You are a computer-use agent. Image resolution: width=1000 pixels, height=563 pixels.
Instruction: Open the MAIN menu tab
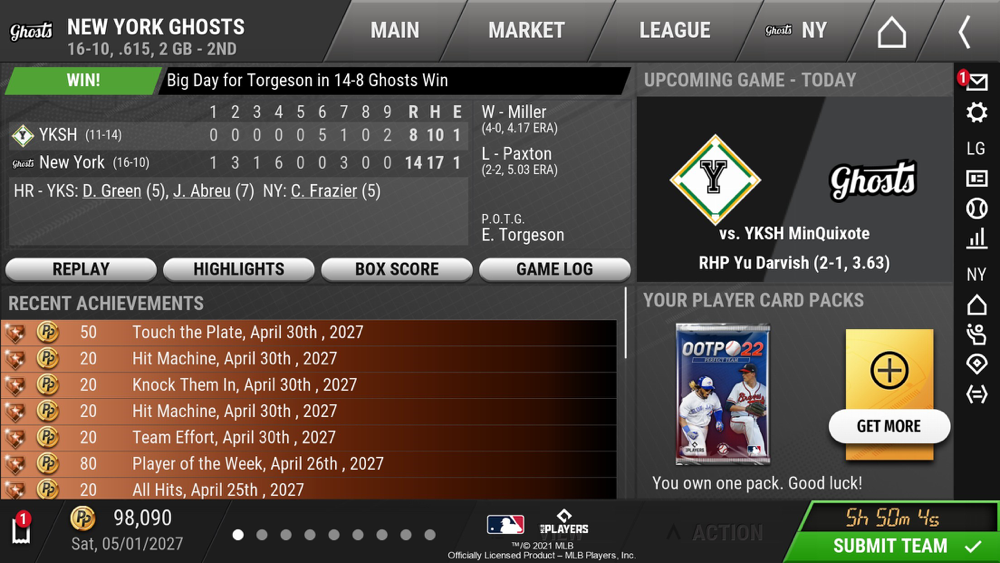(x=395, y=31)
